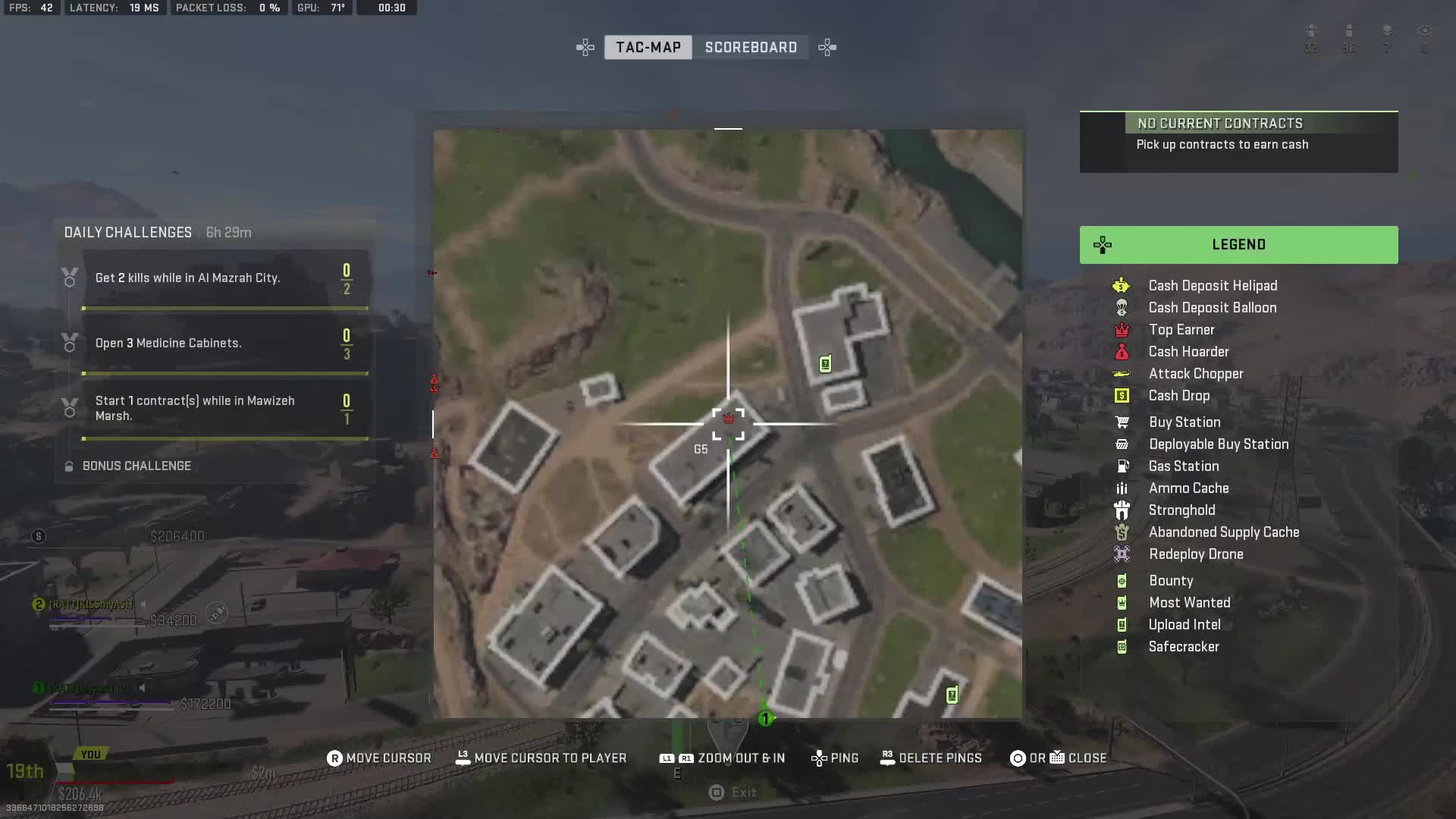Click the green Legend header
This screenshot has height=819, width=1456.
pyautogui.click(x=1238, y=244)
